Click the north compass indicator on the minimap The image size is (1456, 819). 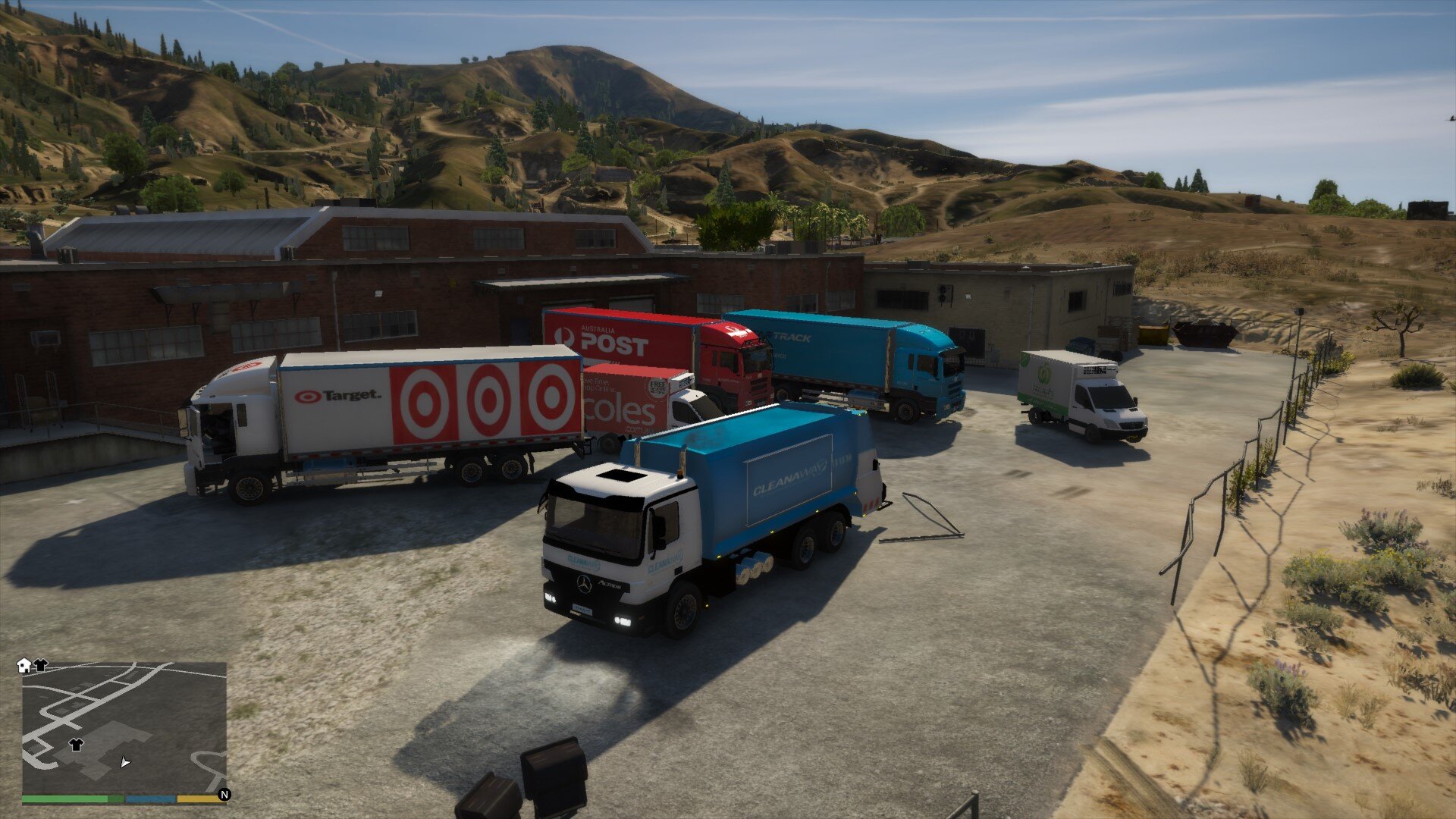point(224,794)
